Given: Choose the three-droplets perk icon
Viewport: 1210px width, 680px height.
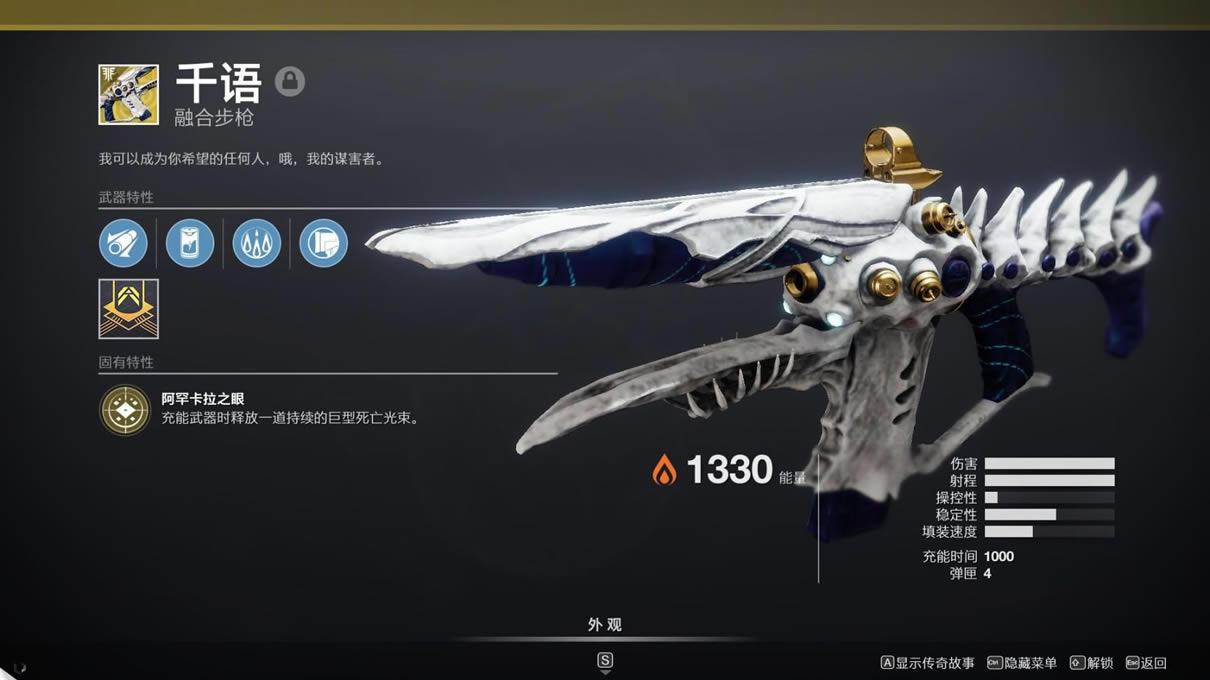Looking at the screenshot, I should coord(257,243).
